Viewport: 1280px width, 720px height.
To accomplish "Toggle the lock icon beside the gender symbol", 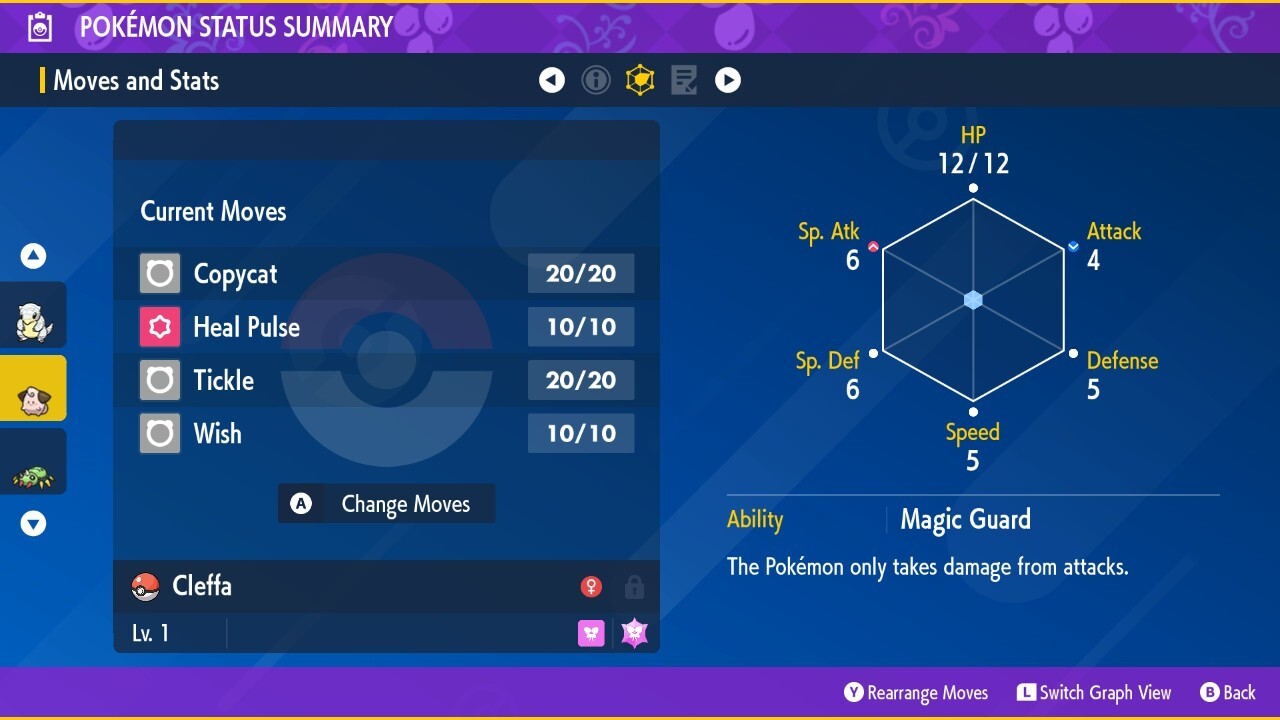I will [x=634, y=587].
